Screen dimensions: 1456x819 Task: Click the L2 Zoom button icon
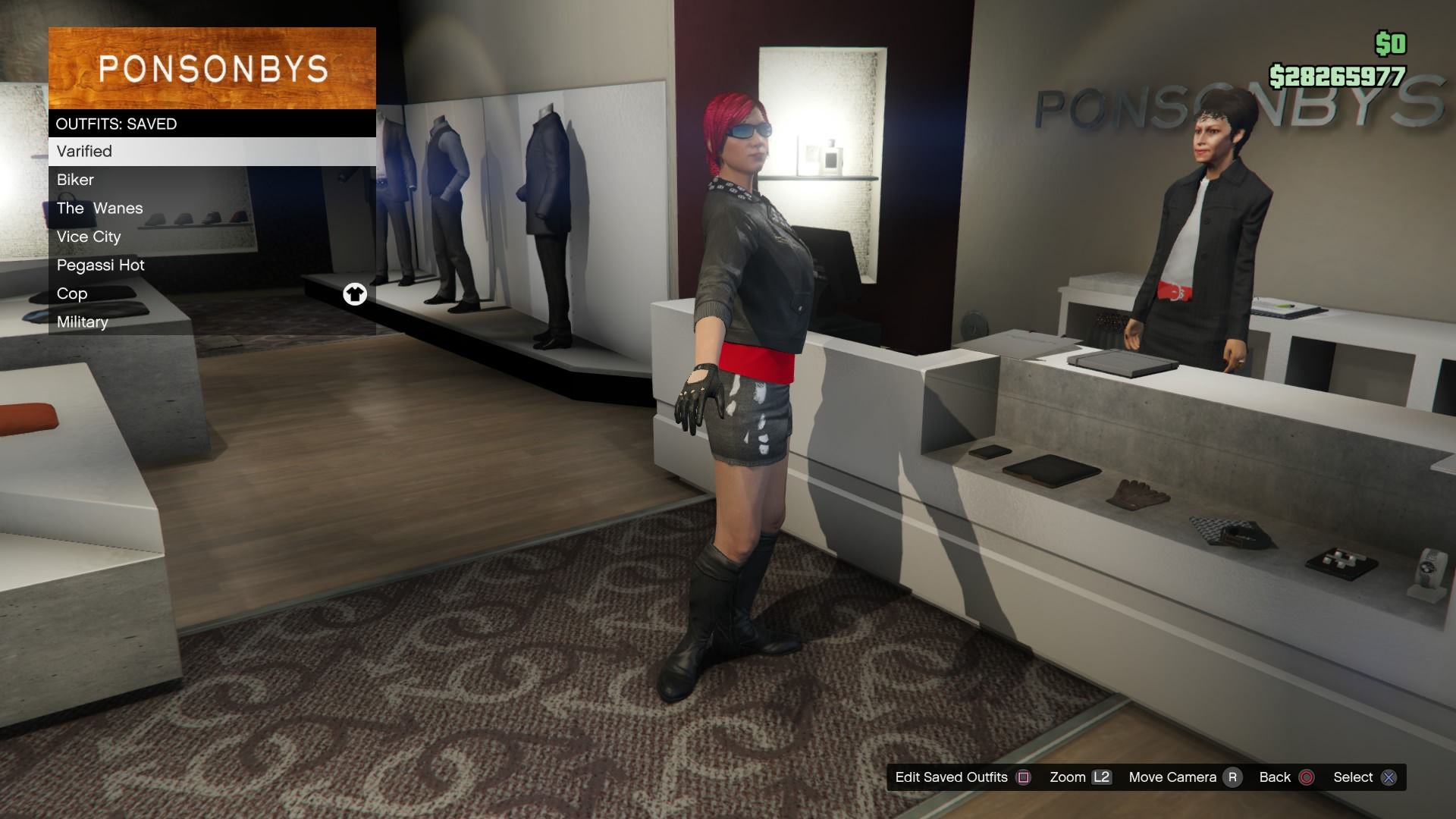pos(1100,777)
